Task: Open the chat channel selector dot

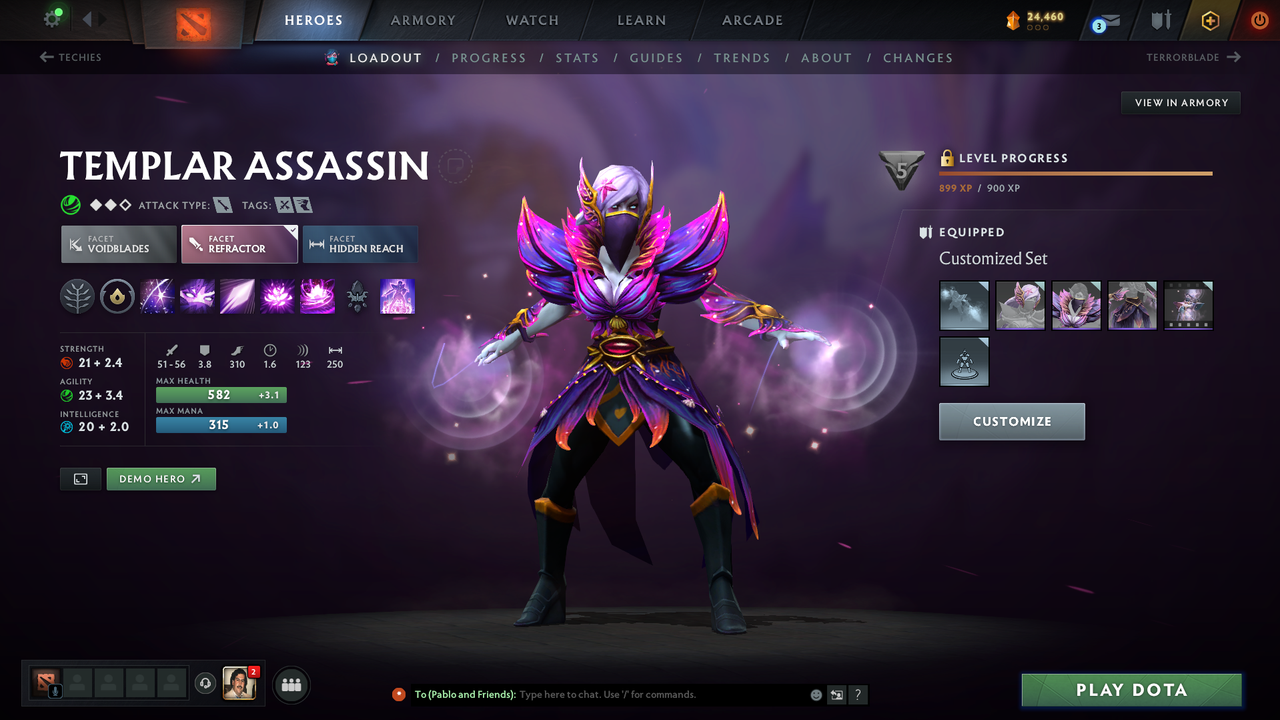Action: (398, 694)
